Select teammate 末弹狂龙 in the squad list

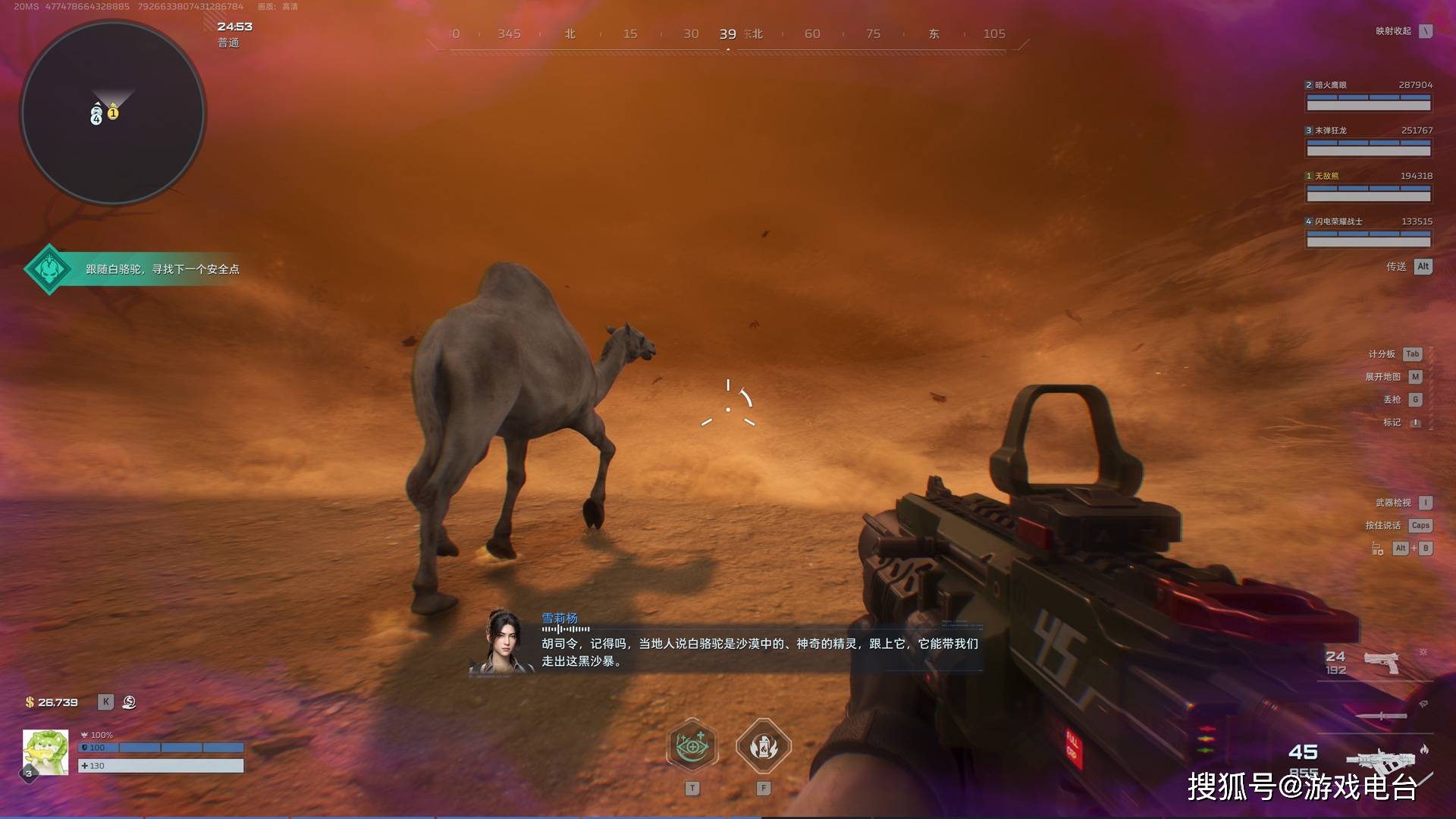[x=1368, y=141]
